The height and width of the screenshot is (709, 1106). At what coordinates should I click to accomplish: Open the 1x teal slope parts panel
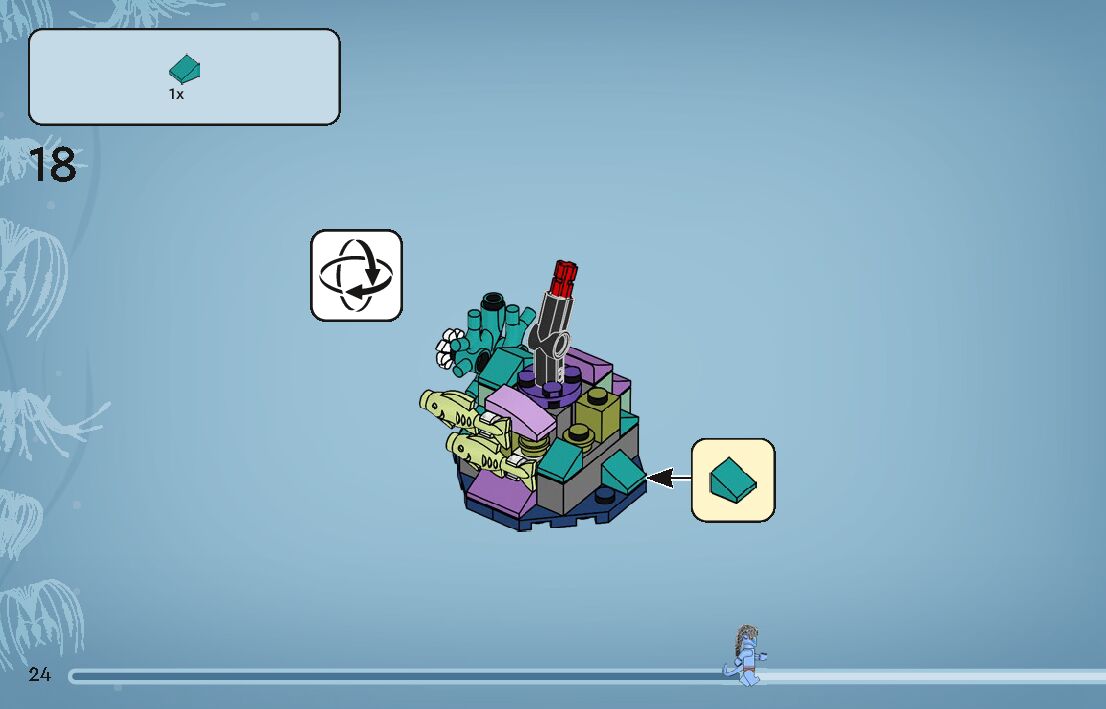(184, 77)
